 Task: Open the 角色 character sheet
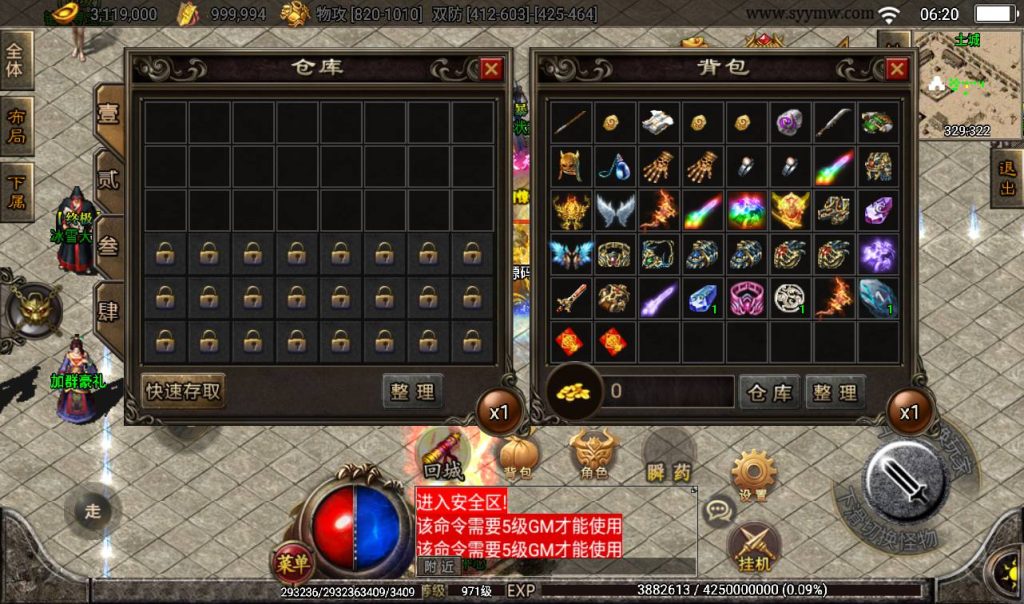[x=594, y=455]
